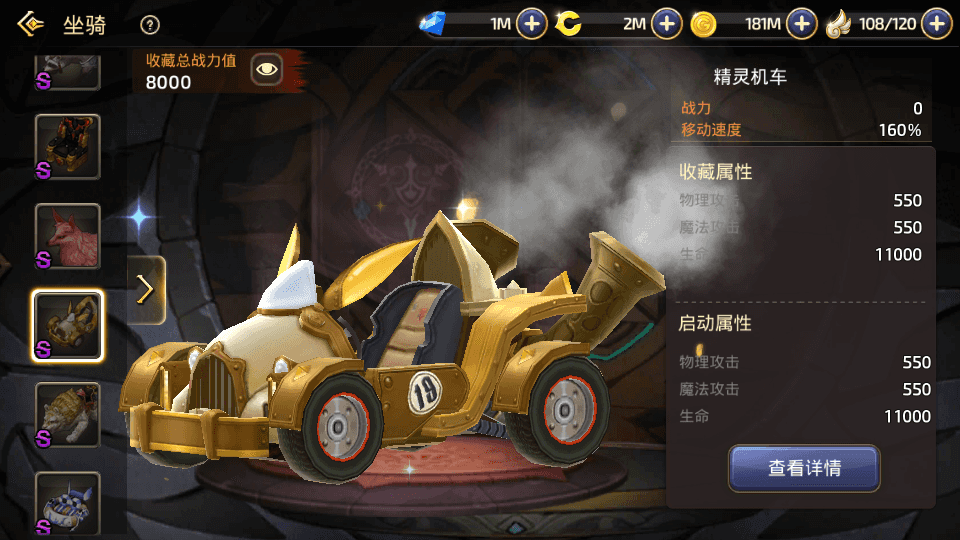Select the black and gold throne mount
960x540 pixels.
(68, 147)
